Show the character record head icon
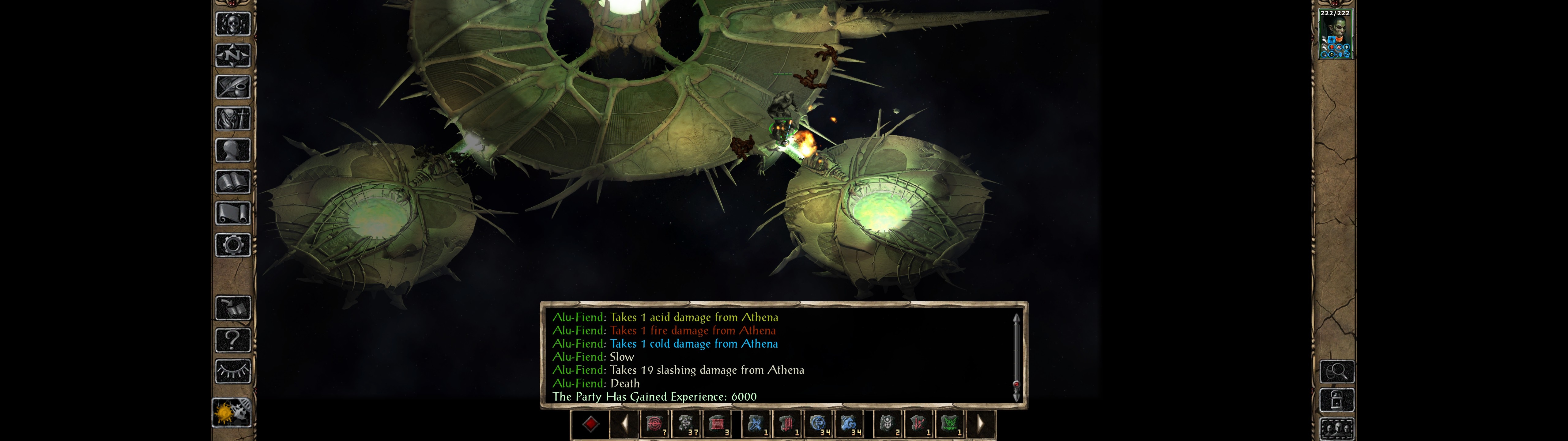 point(232,150)
